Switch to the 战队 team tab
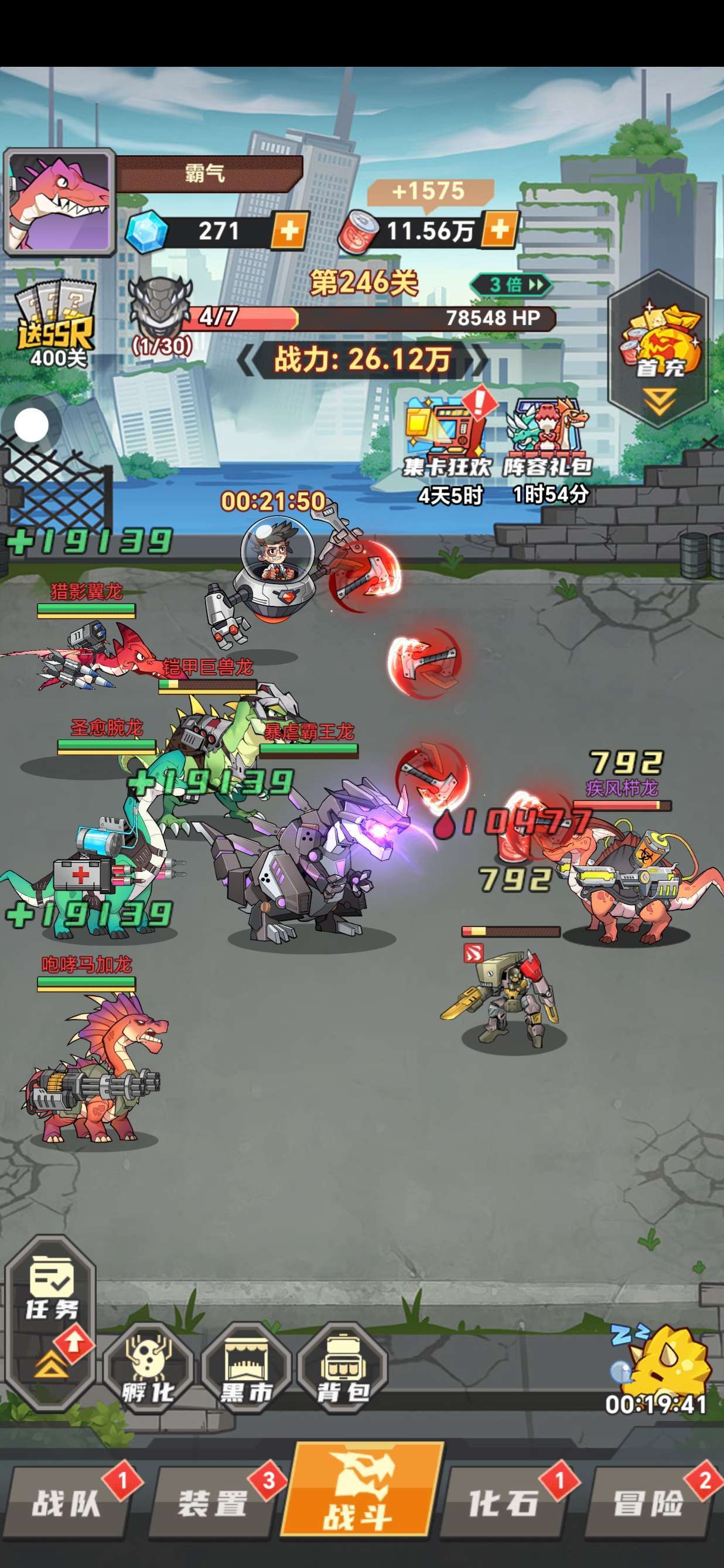The height and width of the screenshot is (1568, 724). click(x=67, y=1502)
